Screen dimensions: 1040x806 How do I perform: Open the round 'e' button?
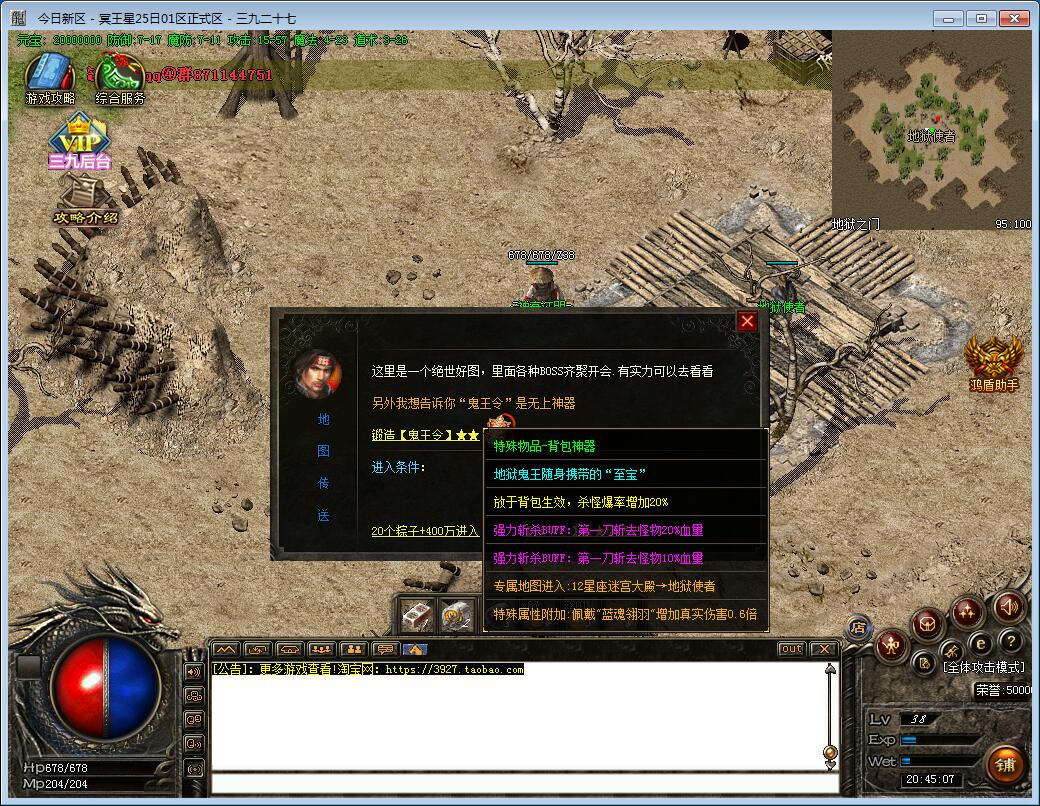pyautogui.click(x=981, y=643)
